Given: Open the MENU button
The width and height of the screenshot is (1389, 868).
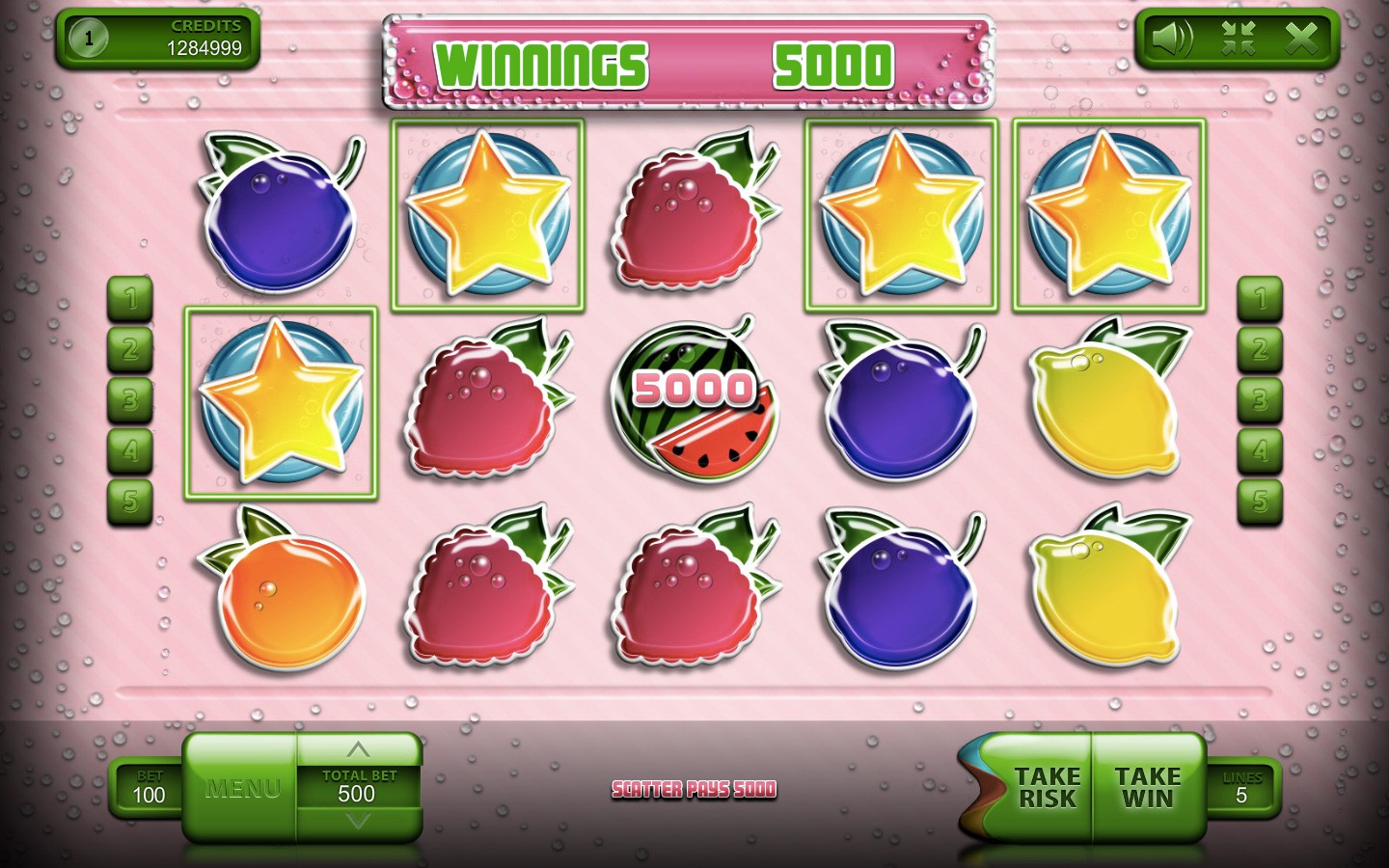Looking at the screenshot, I should [241, 788].
